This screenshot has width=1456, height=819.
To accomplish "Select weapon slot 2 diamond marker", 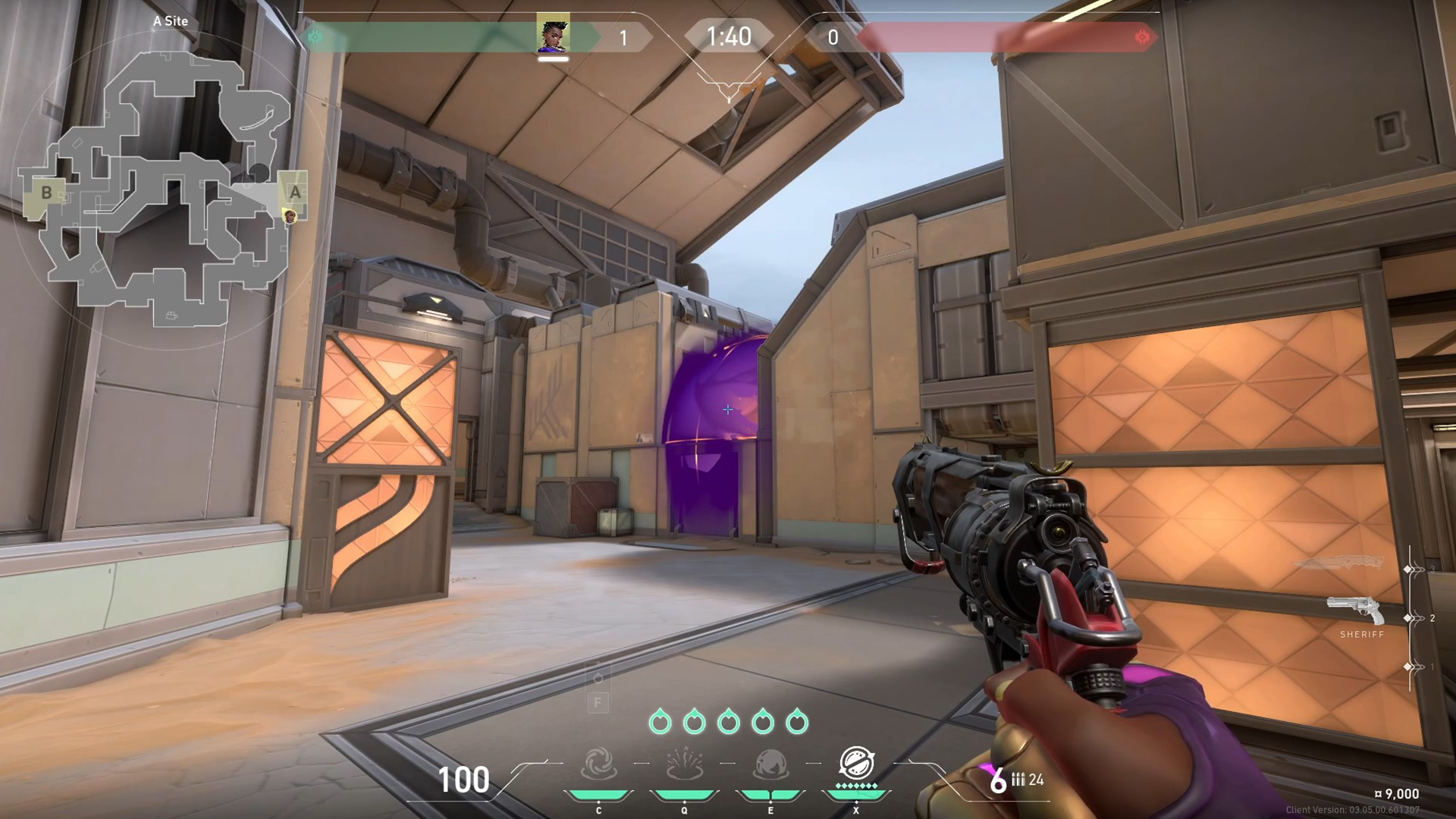I will pyautogui.click(x=1407, y=617).
